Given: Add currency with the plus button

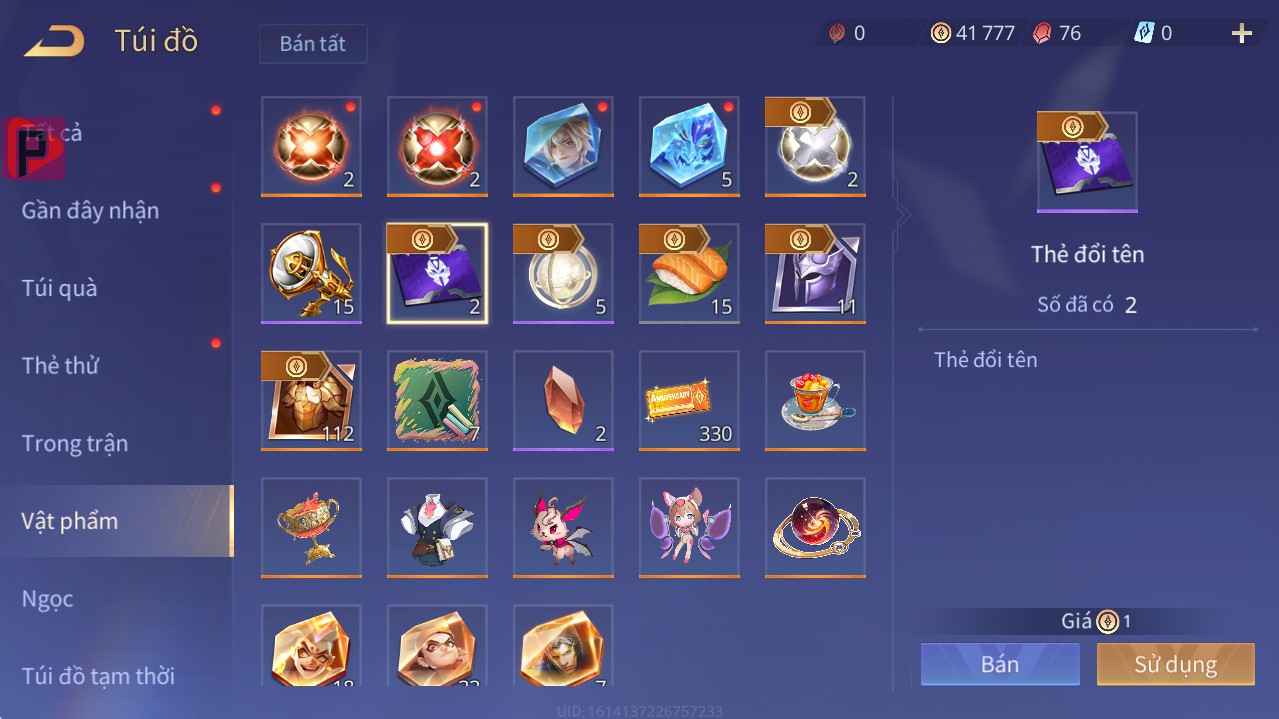Looking at the screenshot, I should coord(1241,34).
